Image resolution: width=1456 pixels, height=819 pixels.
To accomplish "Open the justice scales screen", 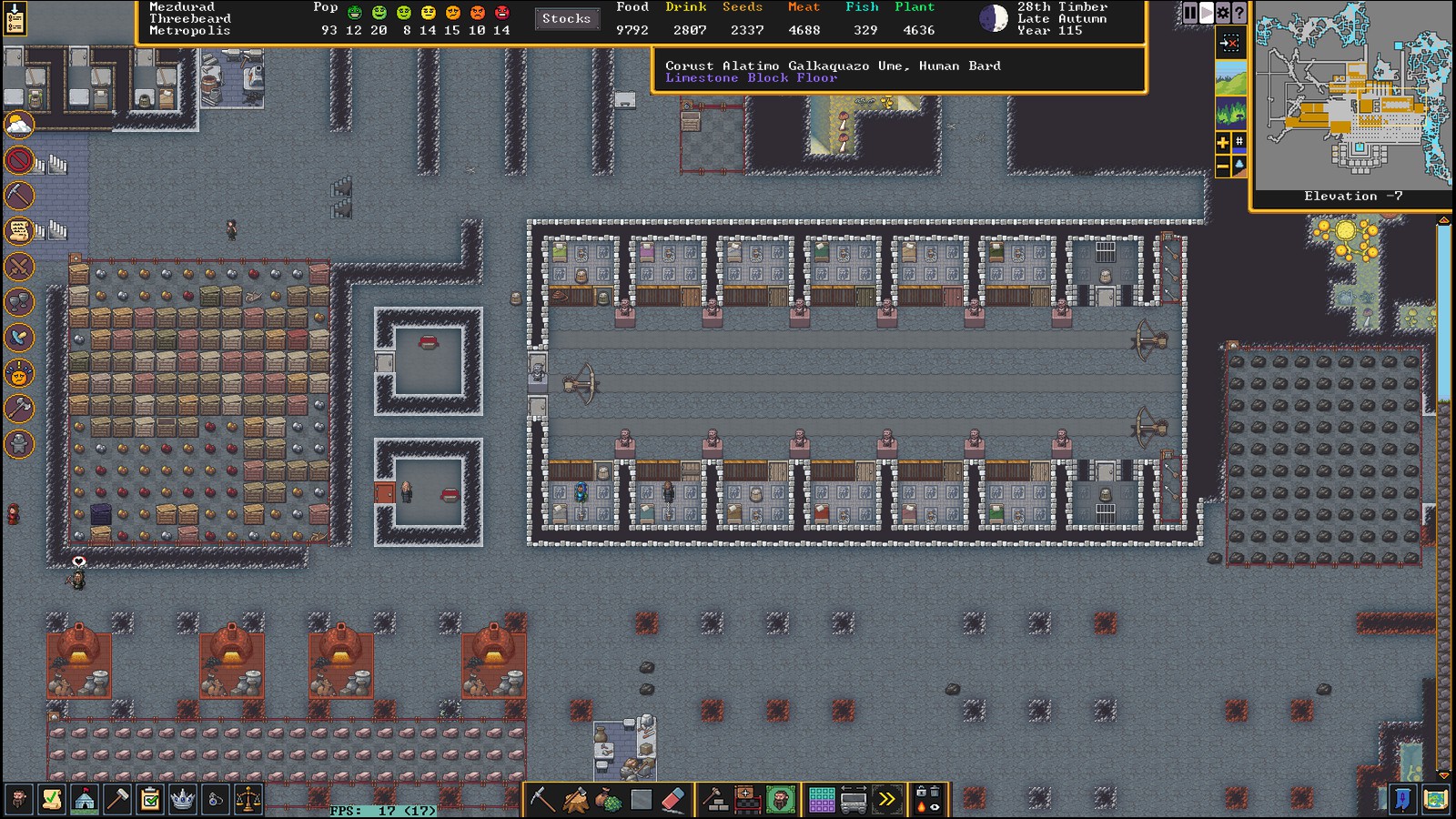I will pyautogui.click(x=248, y=800).
